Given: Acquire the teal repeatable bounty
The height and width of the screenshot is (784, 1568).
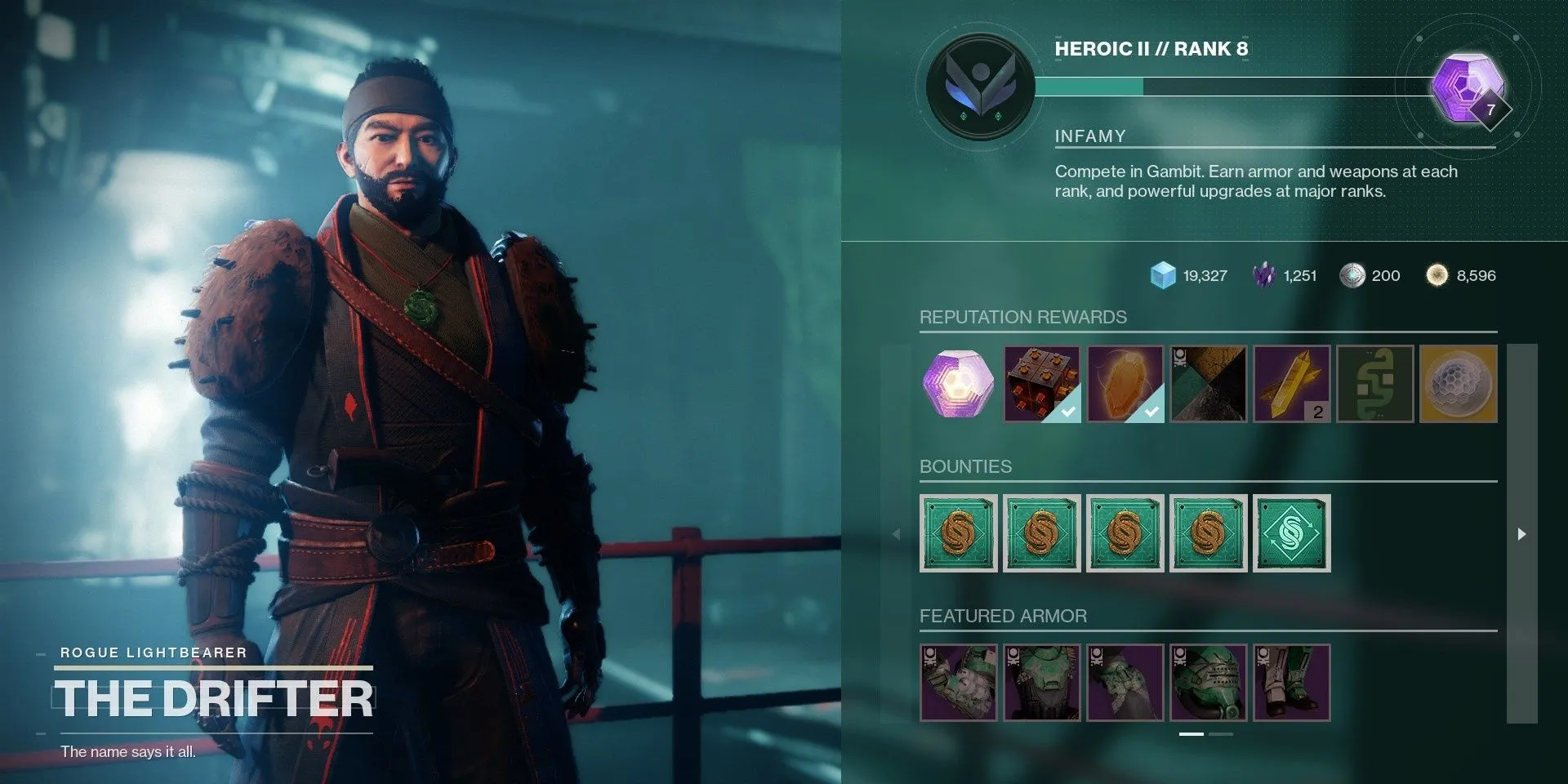Looking at the screenshot, I should [1292, 533].
